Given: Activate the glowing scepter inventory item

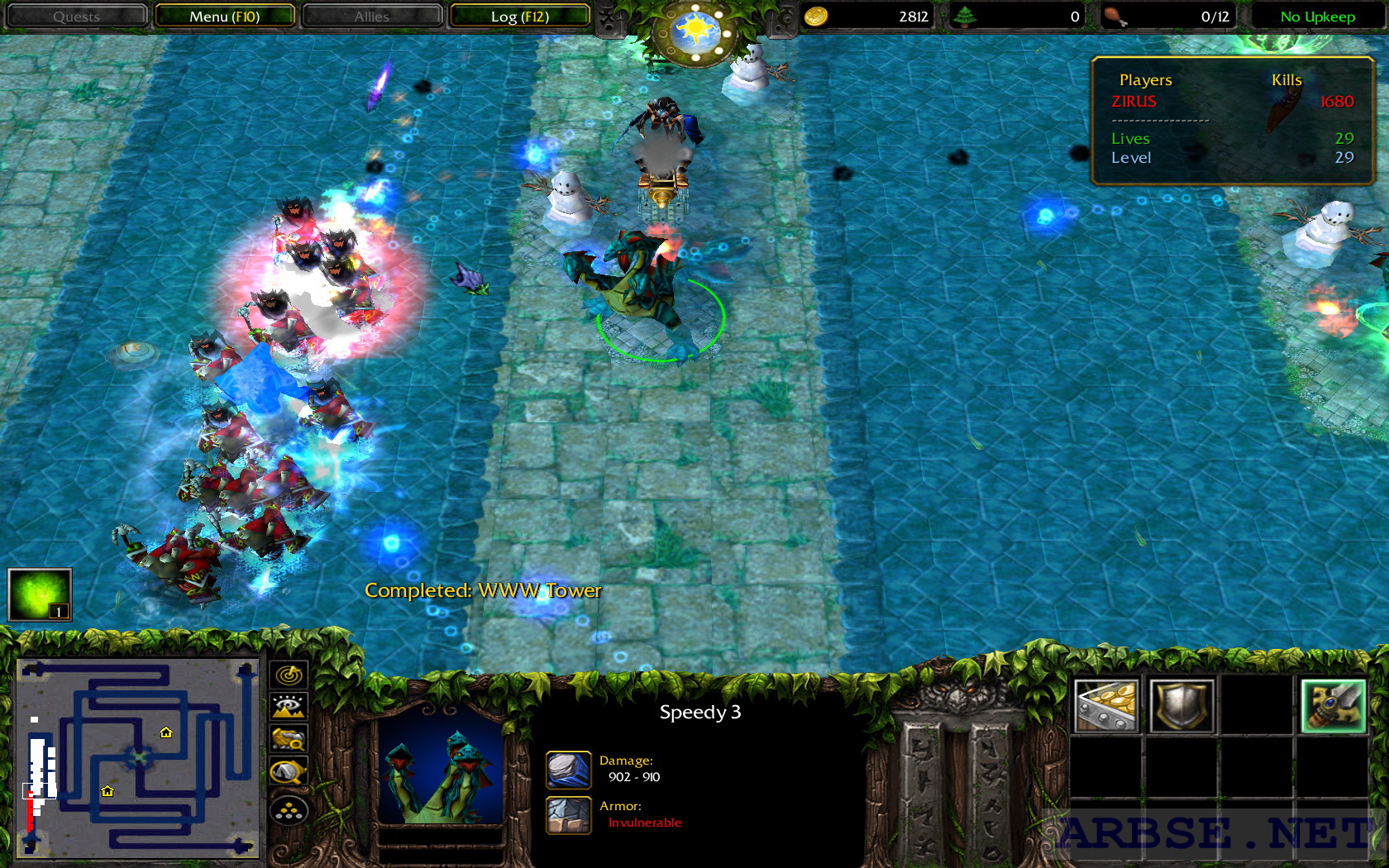Looking at the screenshot, I should click(1333, 704).
